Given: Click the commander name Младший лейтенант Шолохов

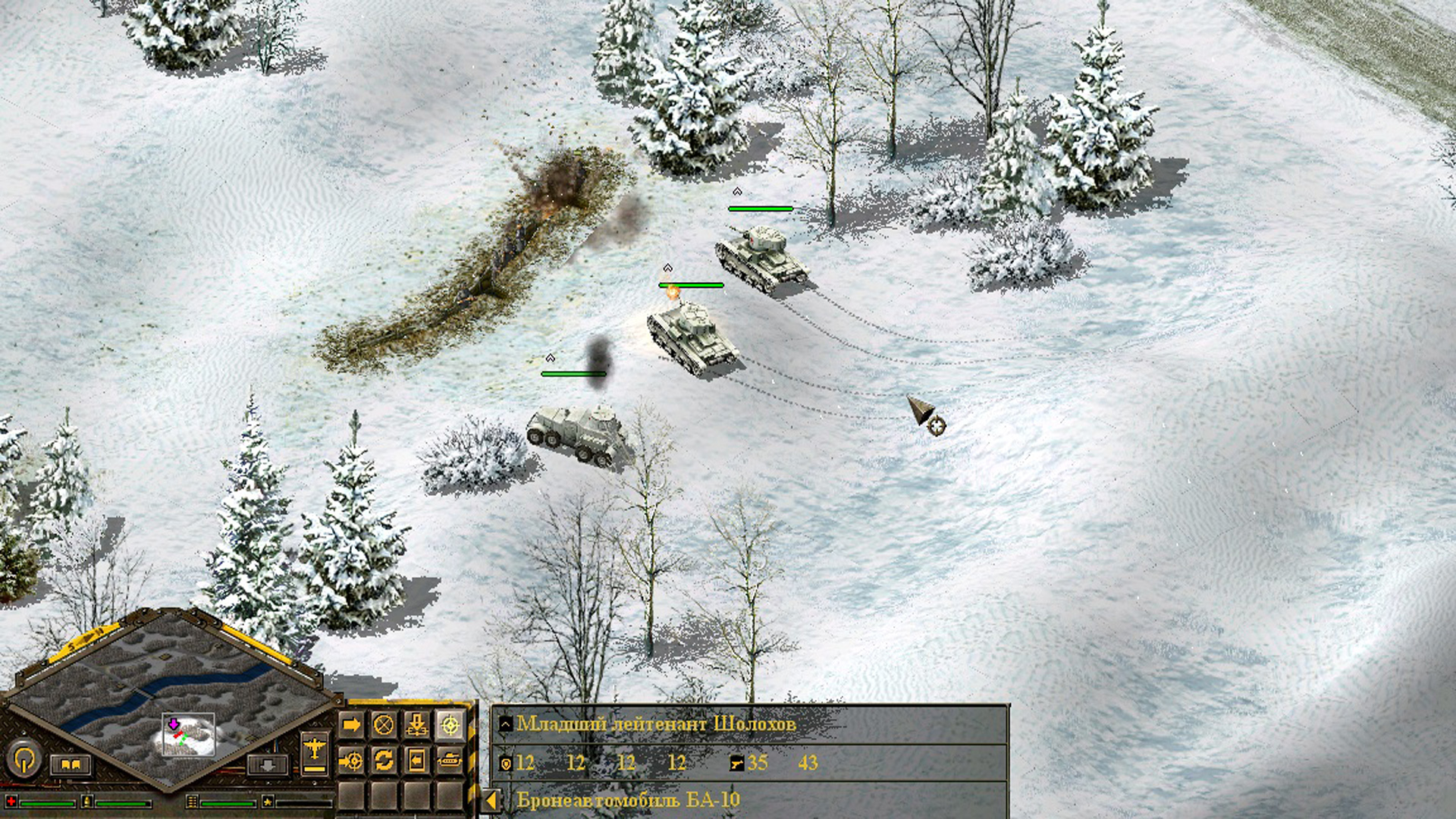Looking at the screenshot, I should pyautogui.click(x=660, y=725).
